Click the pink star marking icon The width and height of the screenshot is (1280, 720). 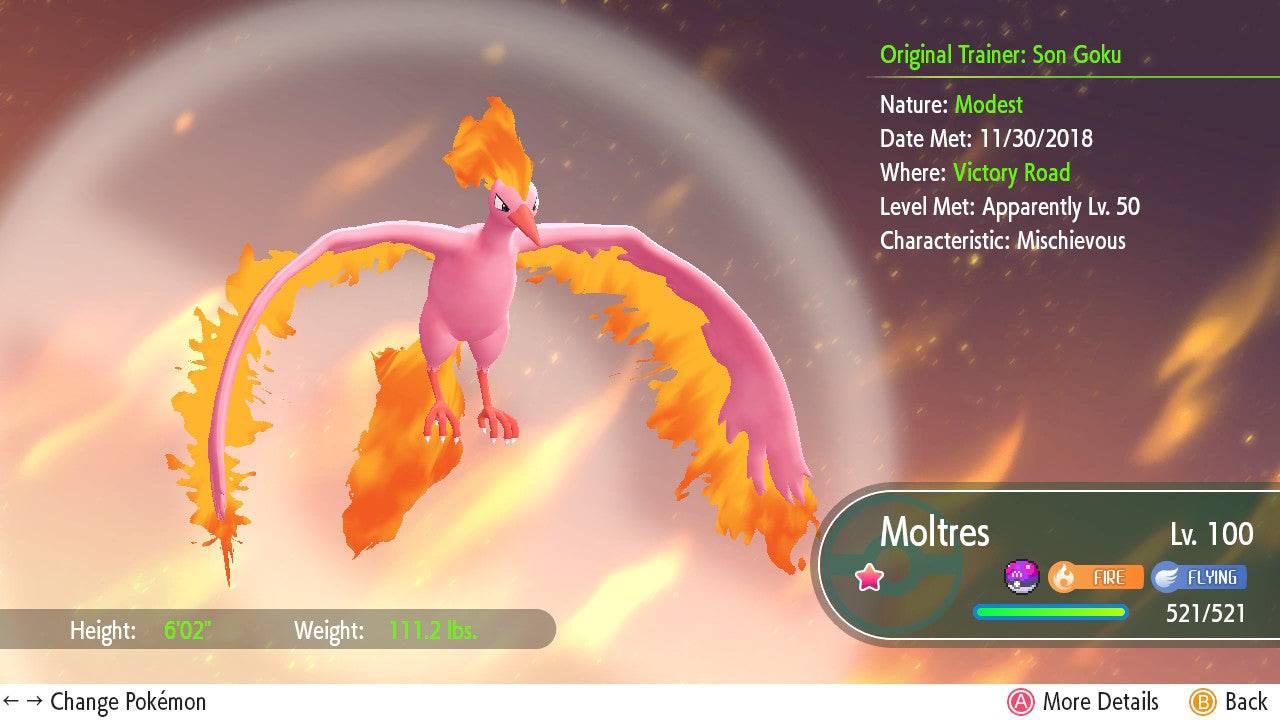(869, 577)
